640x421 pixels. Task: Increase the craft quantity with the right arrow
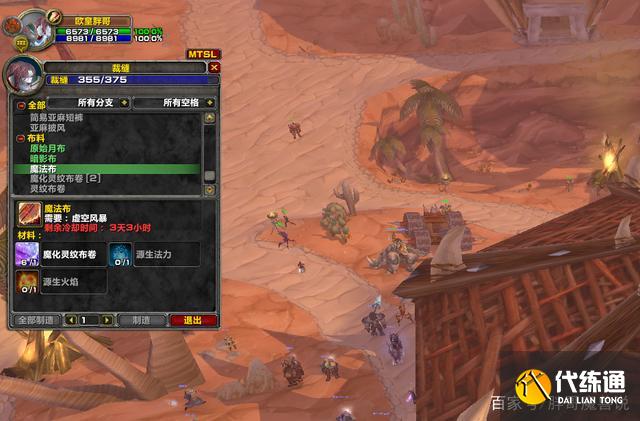pyautogui.click(x=107, y=320)
